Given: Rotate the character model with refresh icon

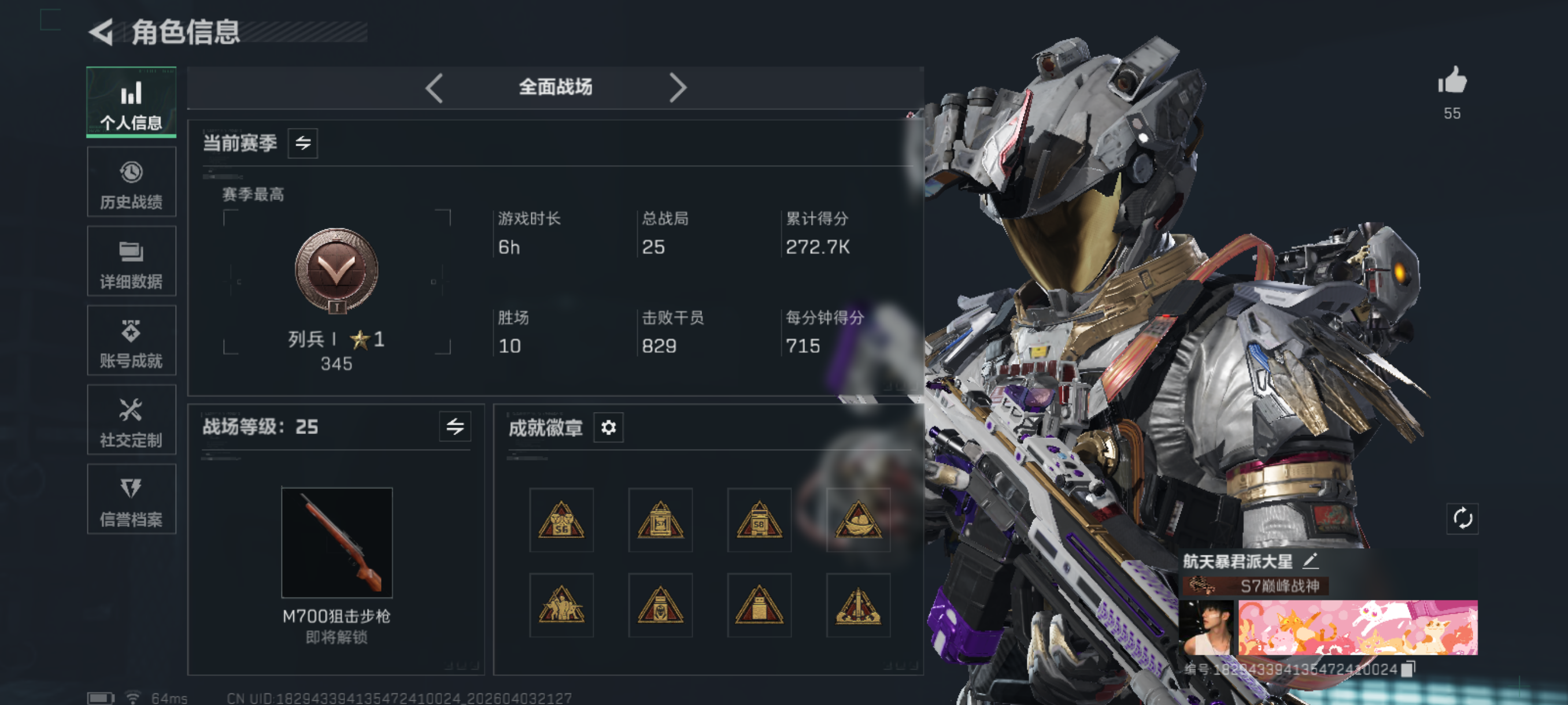Looking at the screenshot, I should click(1462, 519).
